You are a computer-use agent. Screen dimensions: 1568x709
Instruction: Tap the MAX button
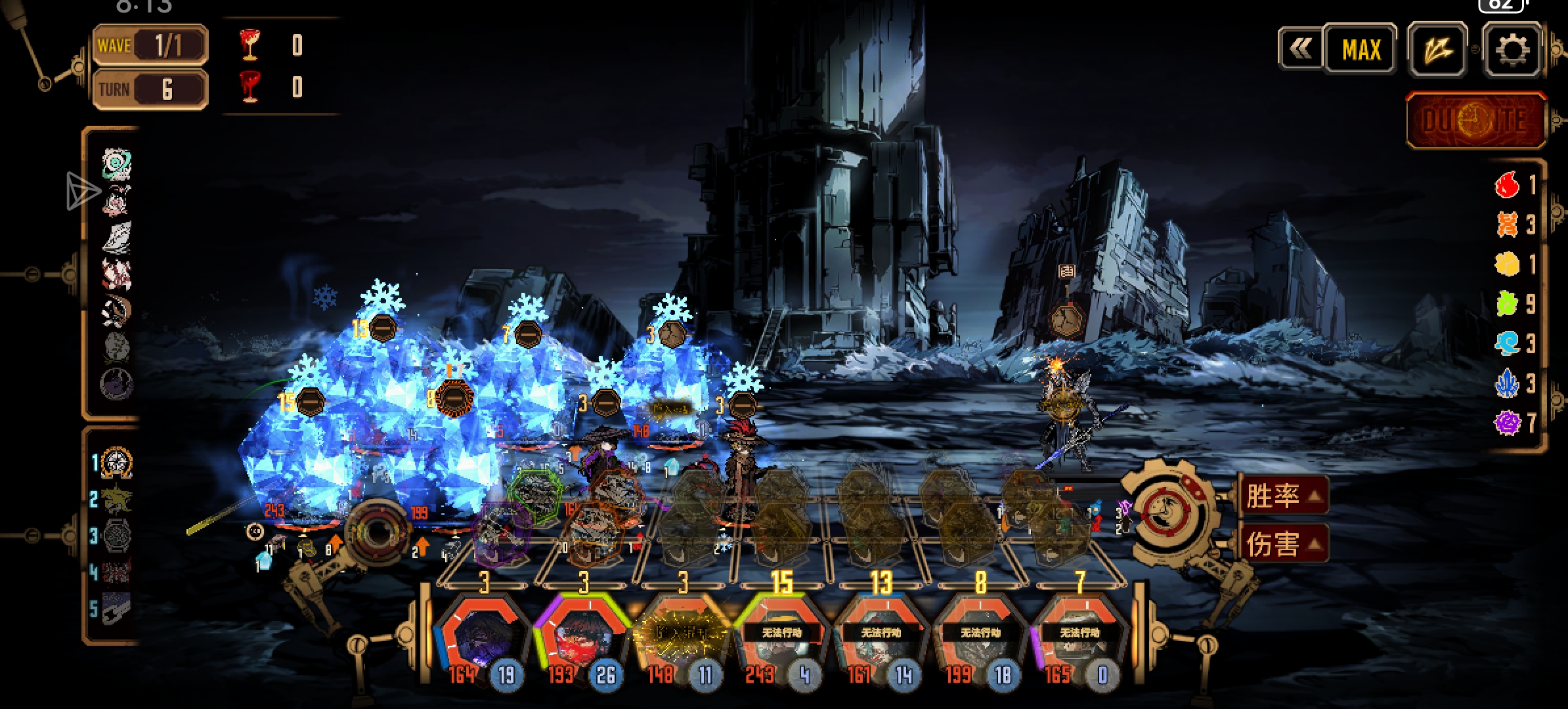(1361, 50)
